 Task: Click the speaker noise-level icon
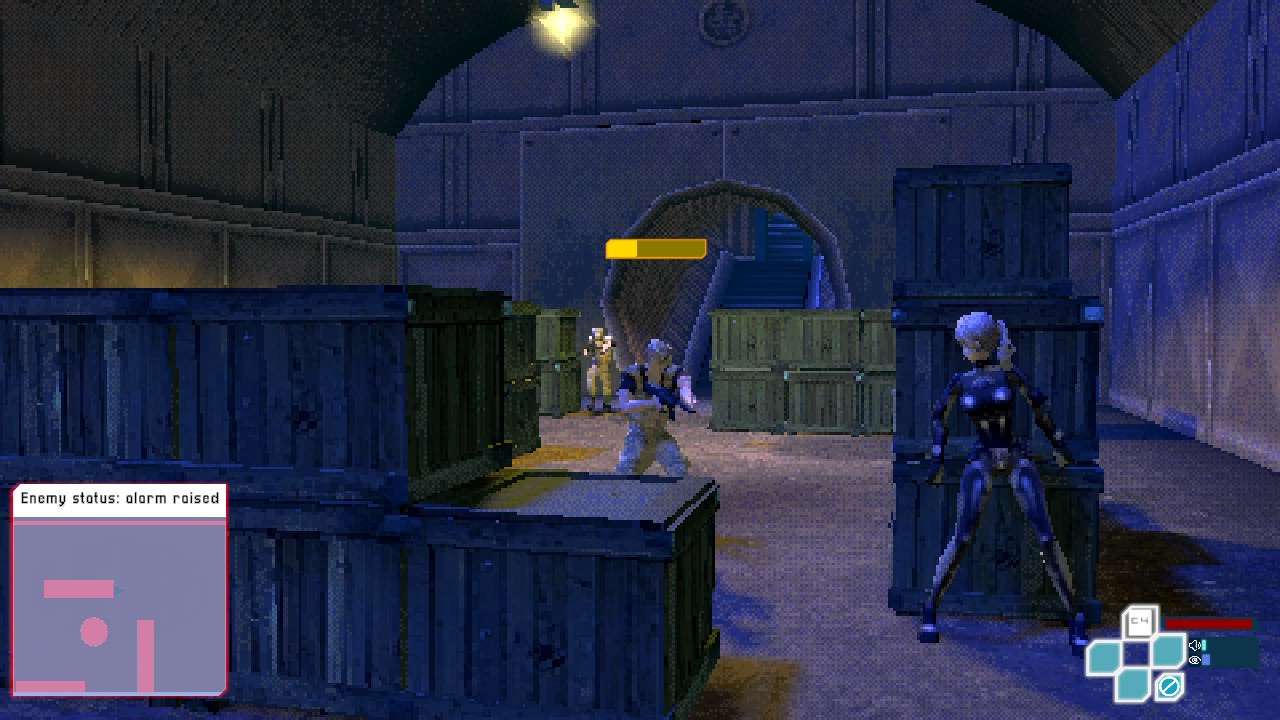(1194, 644)
